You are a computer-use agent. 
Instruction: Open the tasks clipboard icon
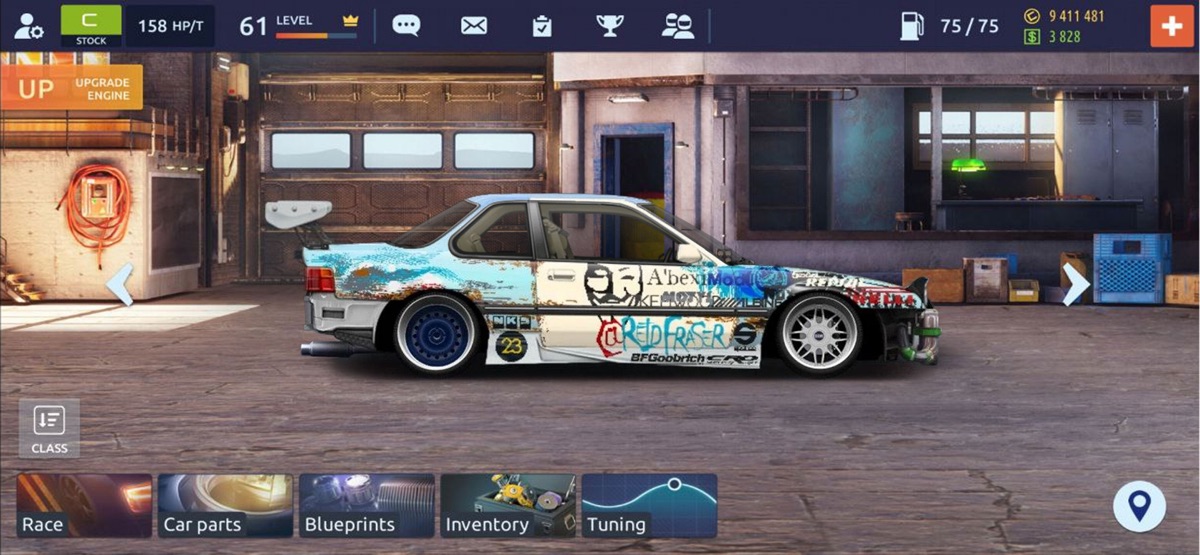(542, 26)
